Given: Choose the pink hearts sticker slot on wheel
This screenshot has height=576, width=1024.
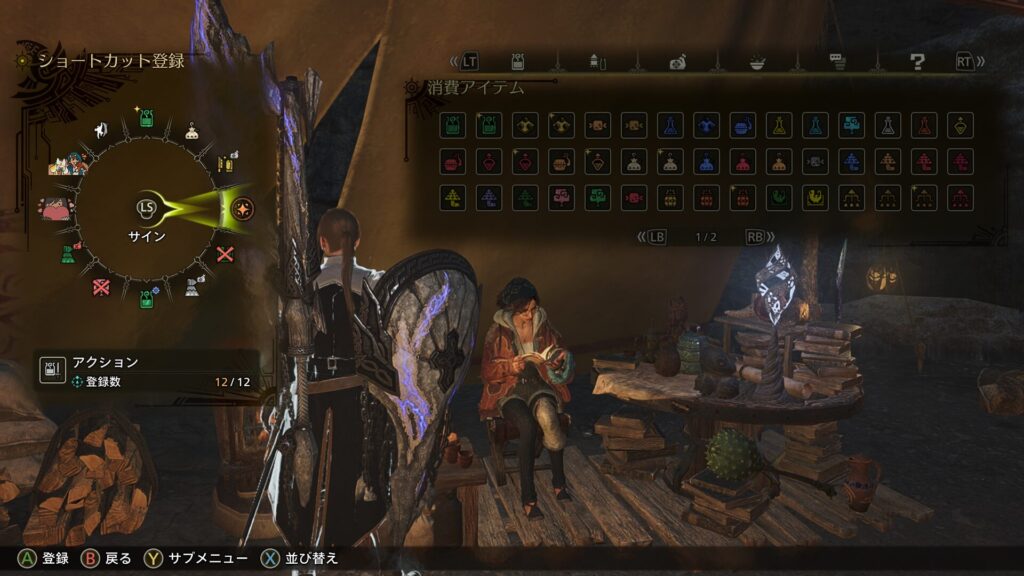Looking at the screenshot, I should pos(54,209).
